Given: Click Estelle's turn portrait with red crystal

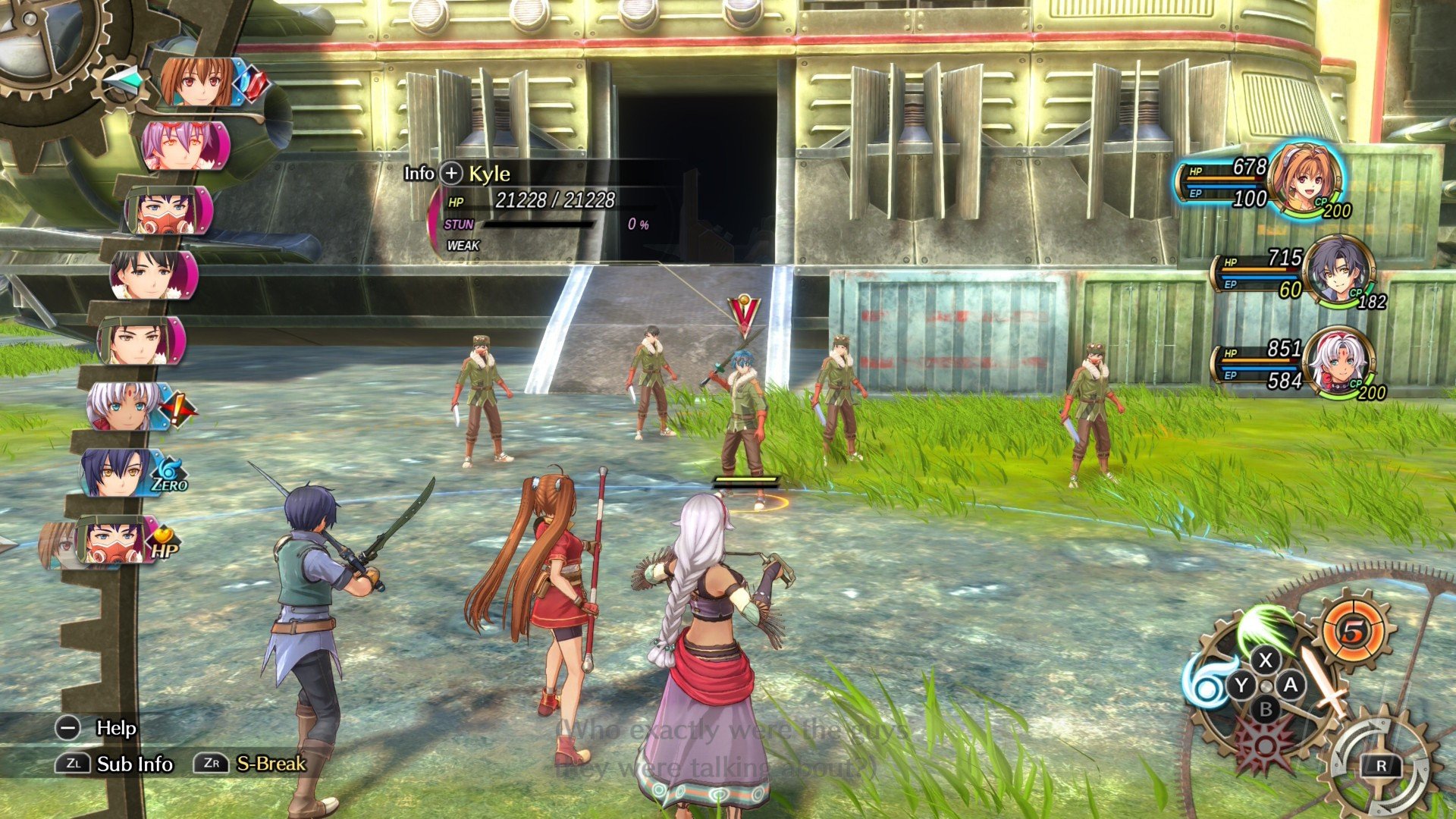Looking at the screenshot, I should pos(199,82).
